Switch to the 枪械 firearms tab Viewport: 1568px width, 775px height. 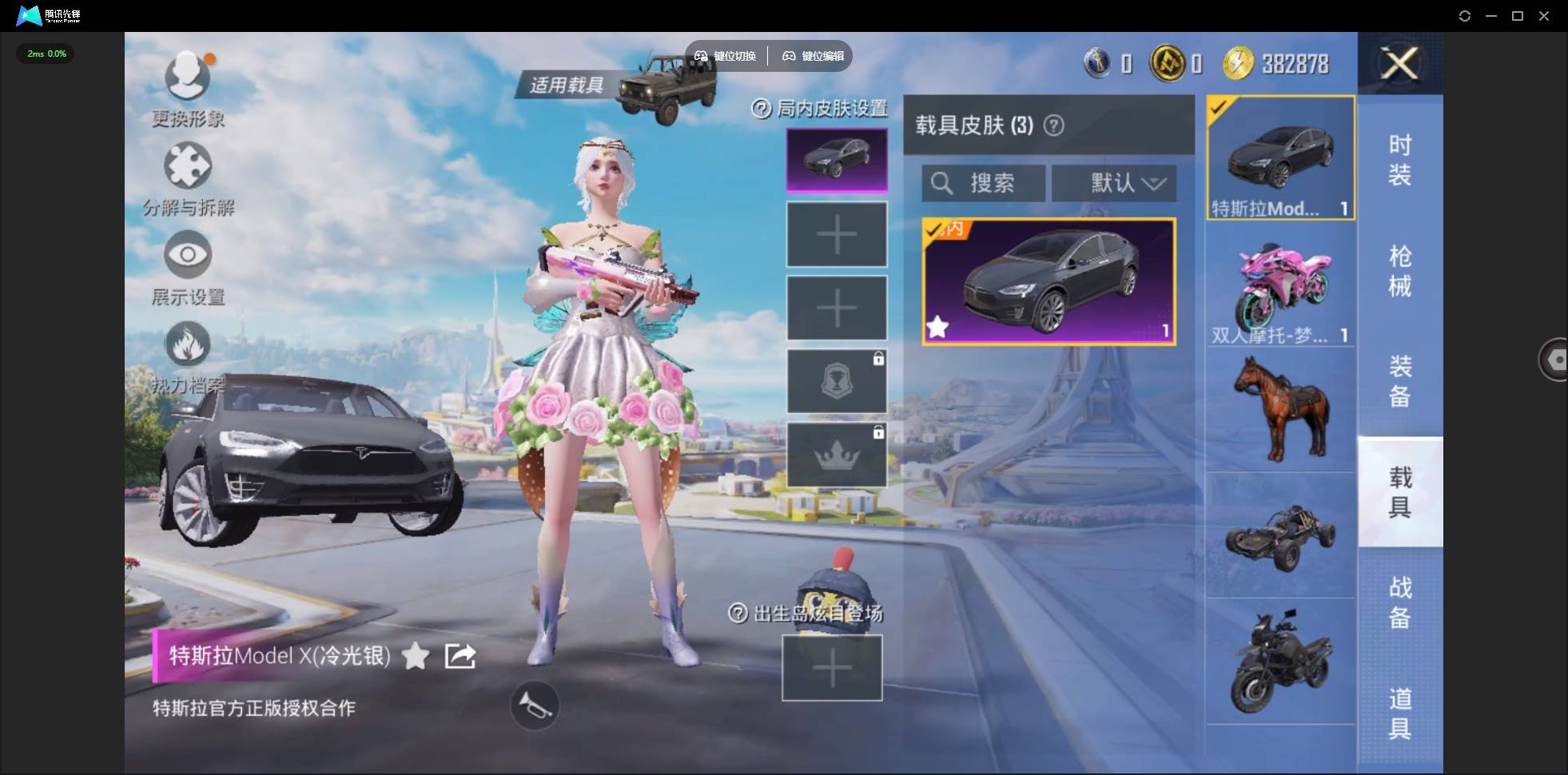[1399, 271]
